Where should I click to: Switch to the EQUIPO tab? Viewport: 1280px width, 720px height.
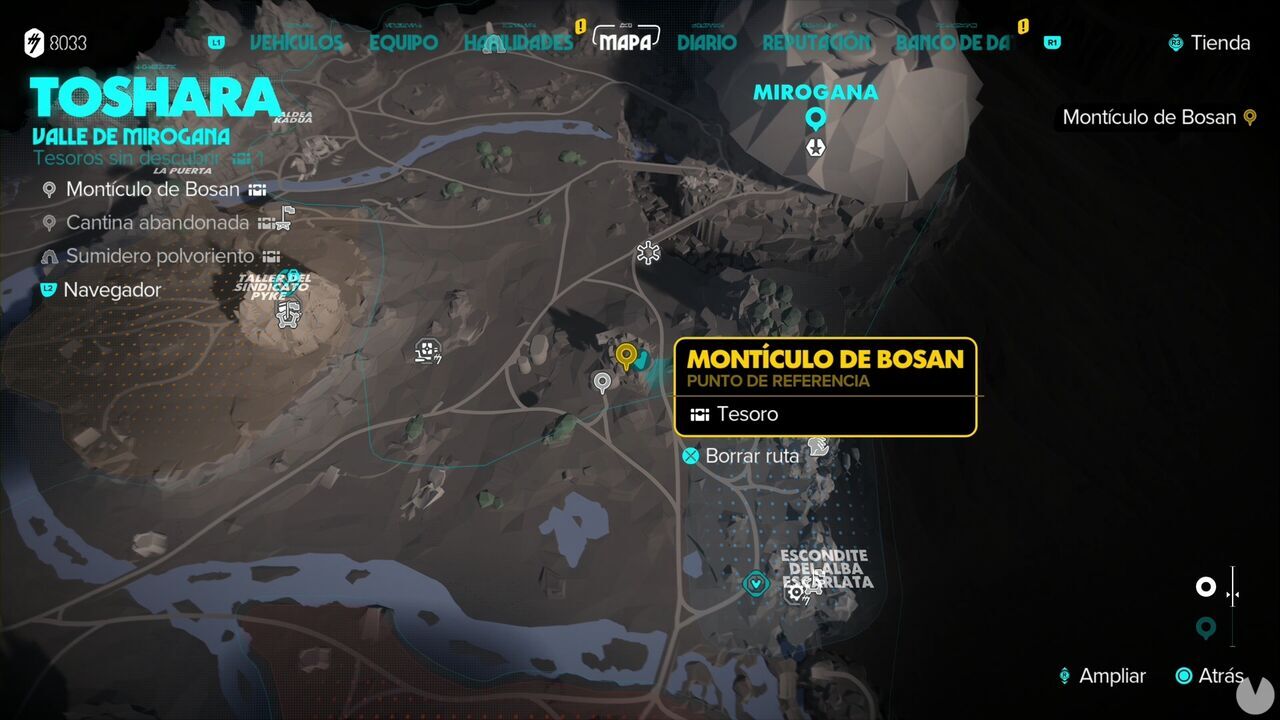pos(404,43)
